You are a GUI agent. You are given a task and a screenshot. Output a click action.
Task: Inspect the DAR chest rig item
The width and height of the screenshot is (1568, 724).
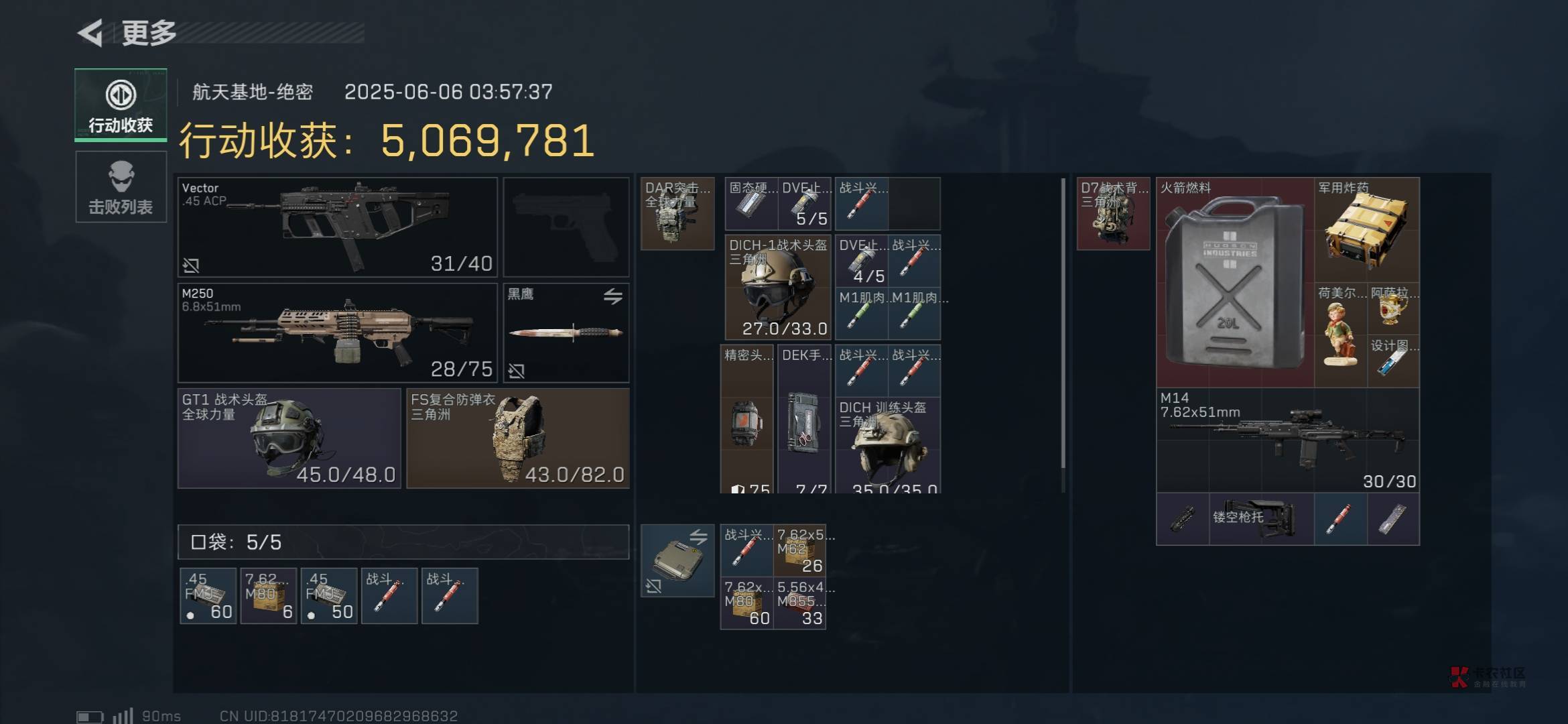click(677, 214)
